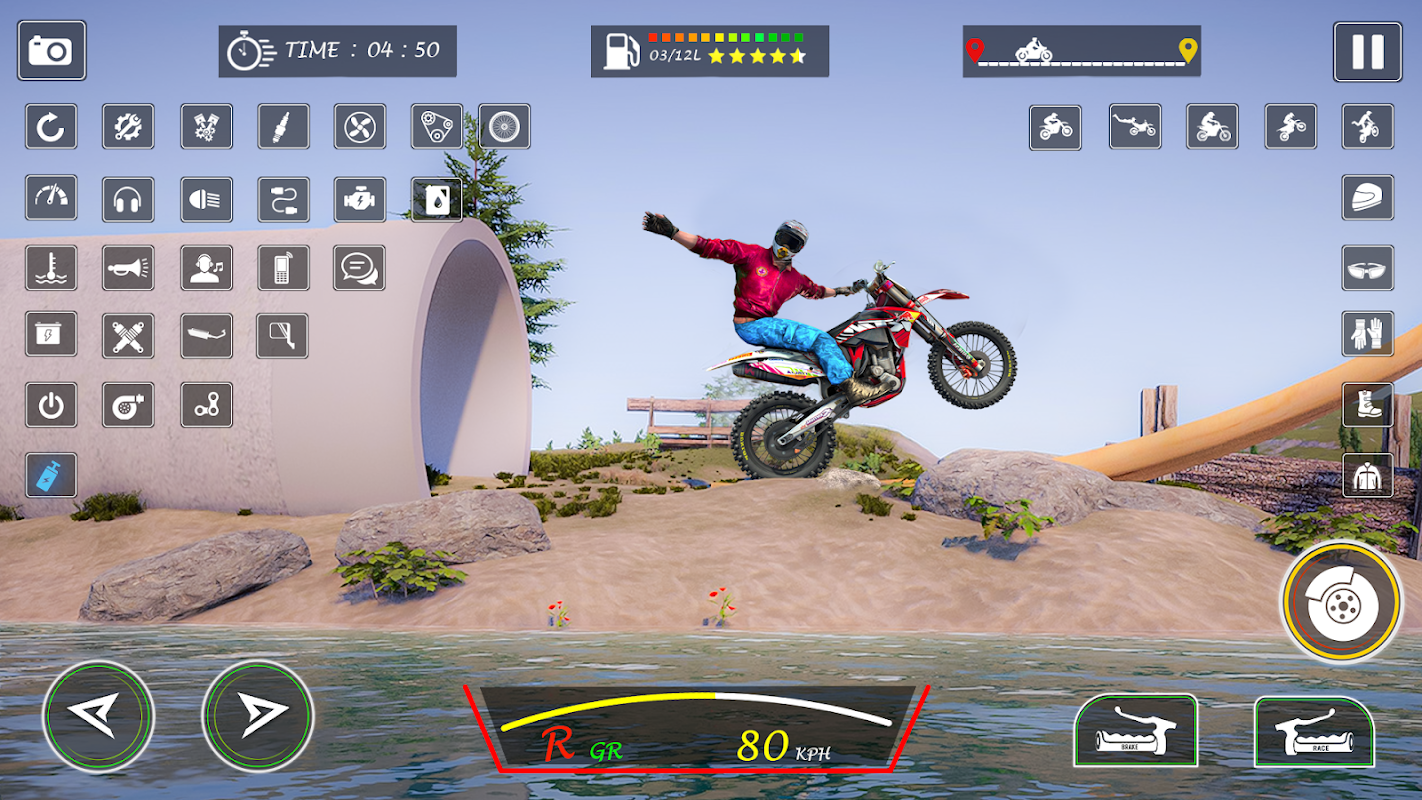
Task: Steer right with the right arrow button
Action: [258, 716]
